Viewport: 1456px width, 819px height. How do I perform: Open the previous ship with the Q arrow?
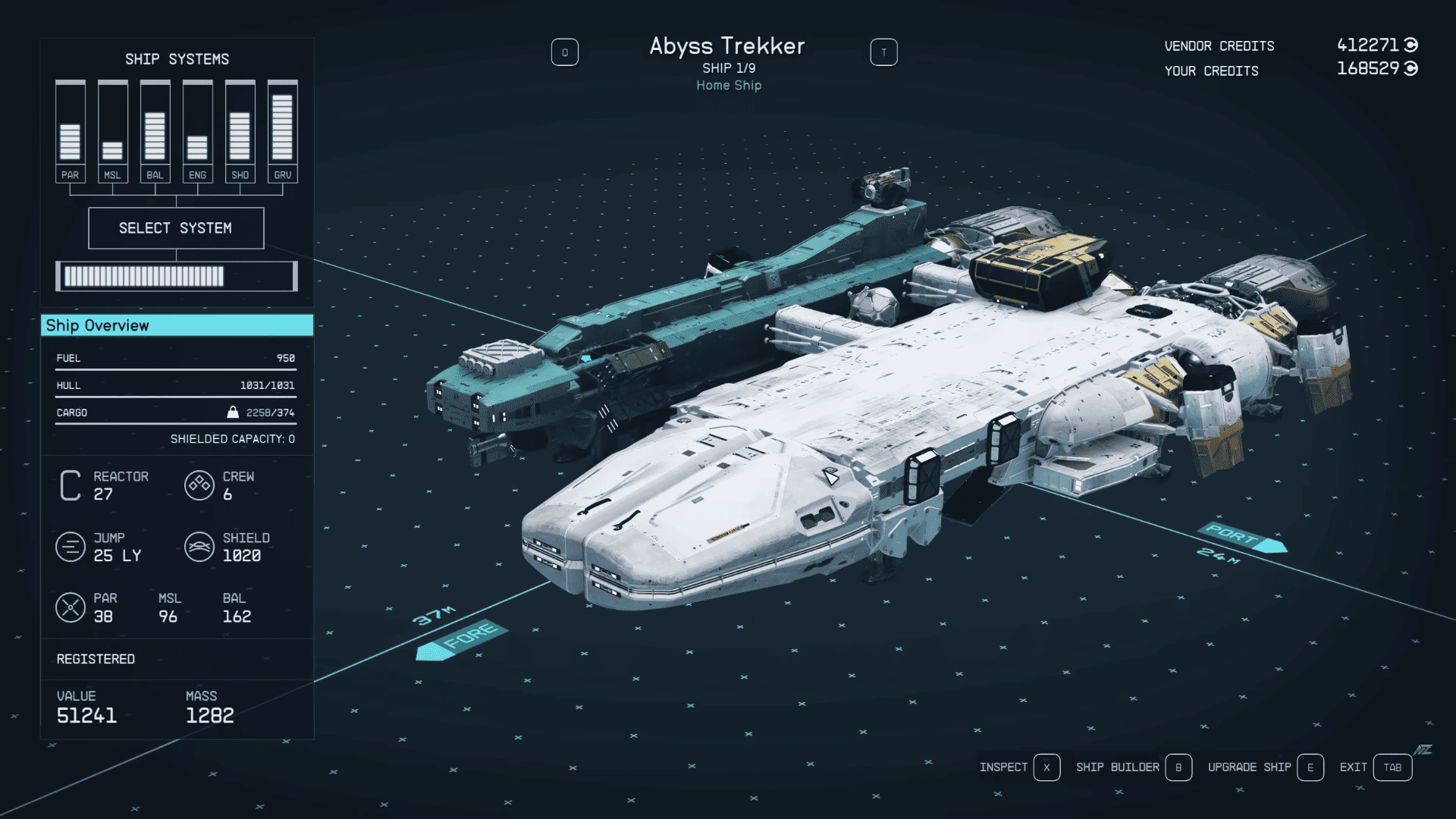[565, 52]
